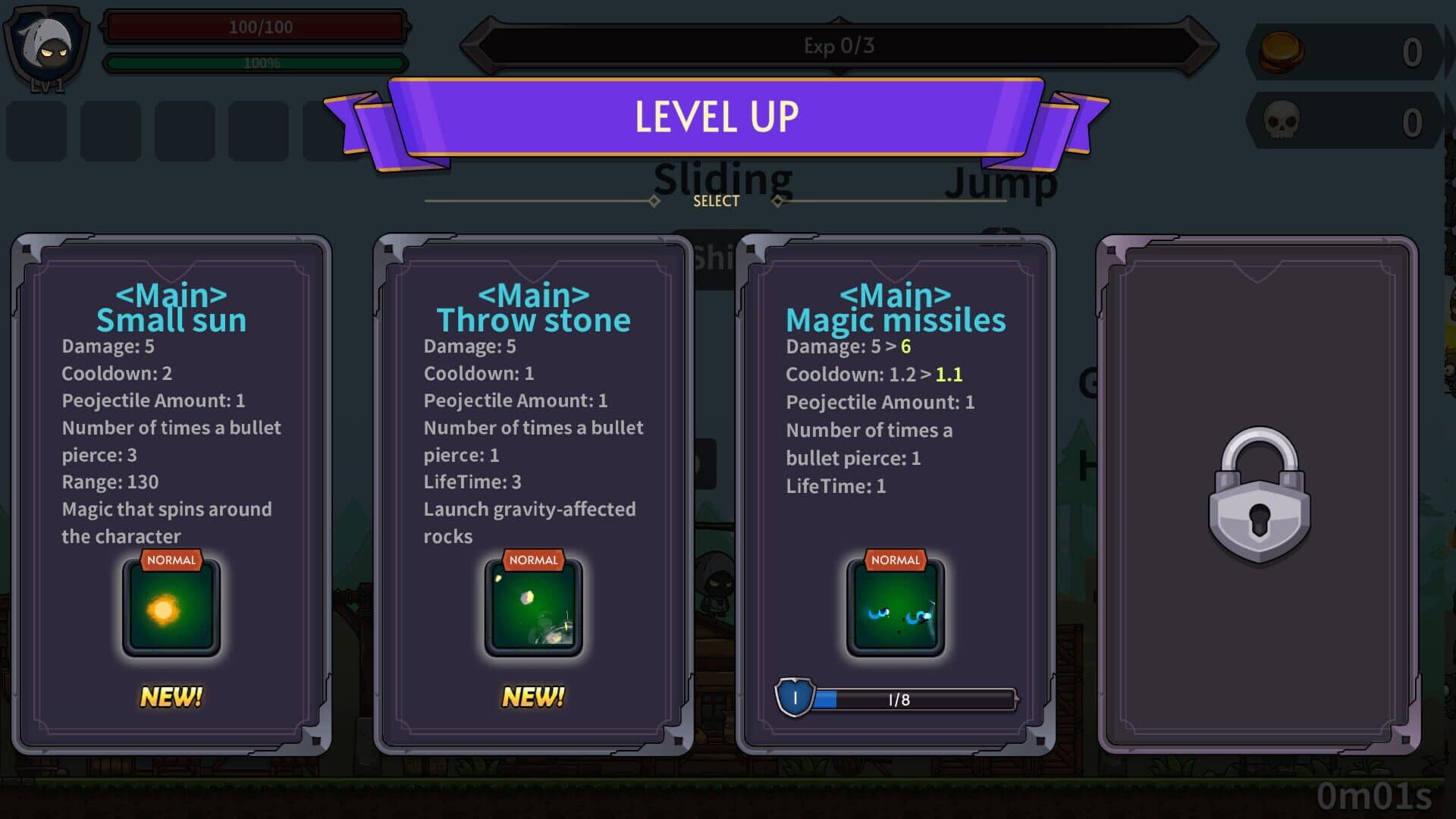Click the NORMAL badge on Magic missiles card
This screenshot has height=819, width=1456.
(x=896, y=560)
